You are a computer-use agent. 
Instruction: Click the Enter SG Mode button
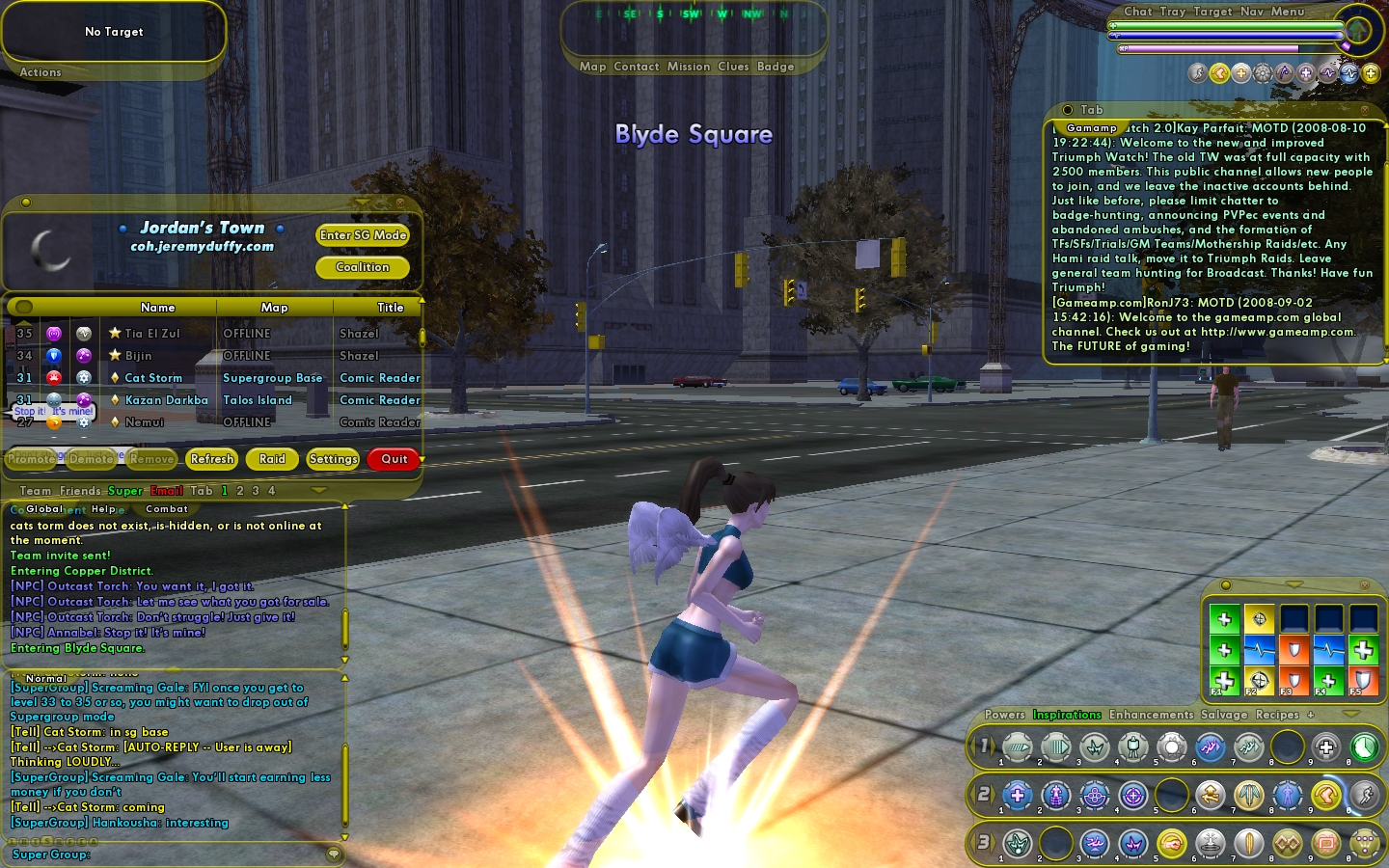pyautogui.click(x=363, y=235)
